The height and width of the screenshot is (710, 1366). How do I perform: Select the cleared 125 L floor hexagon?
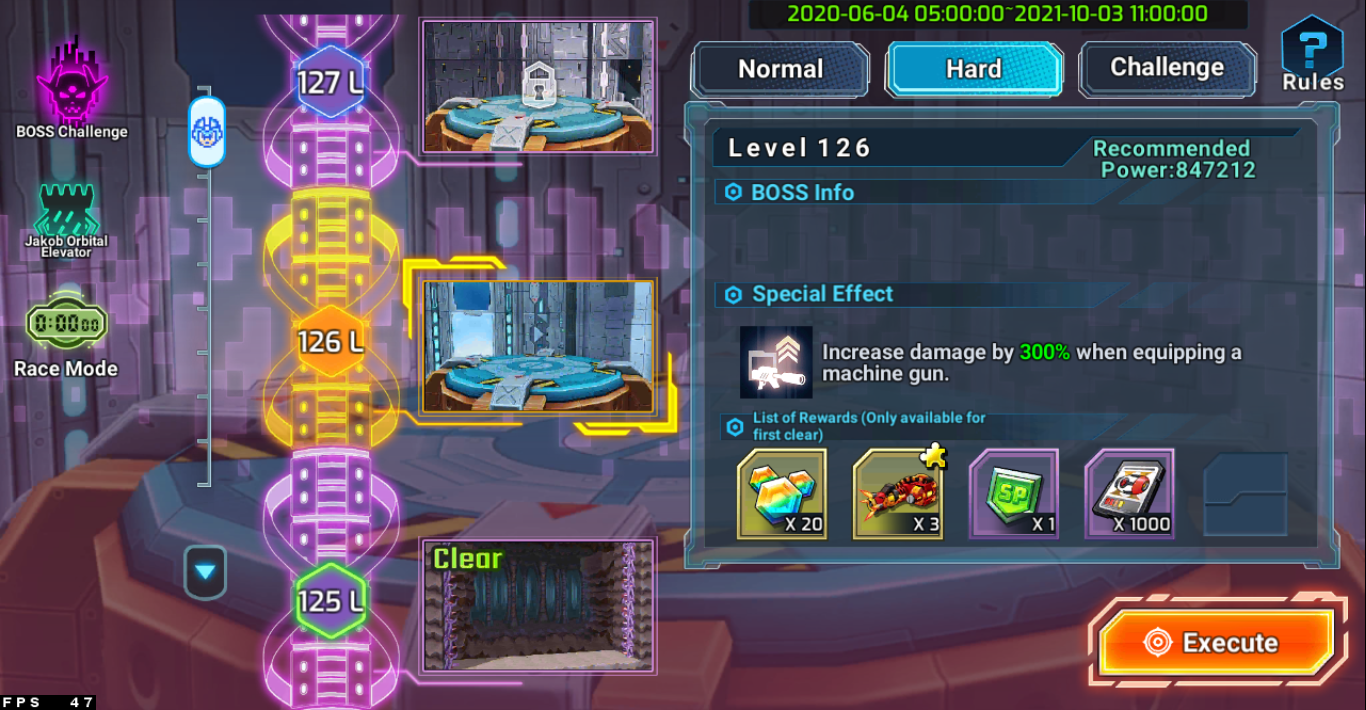point(330,601)
